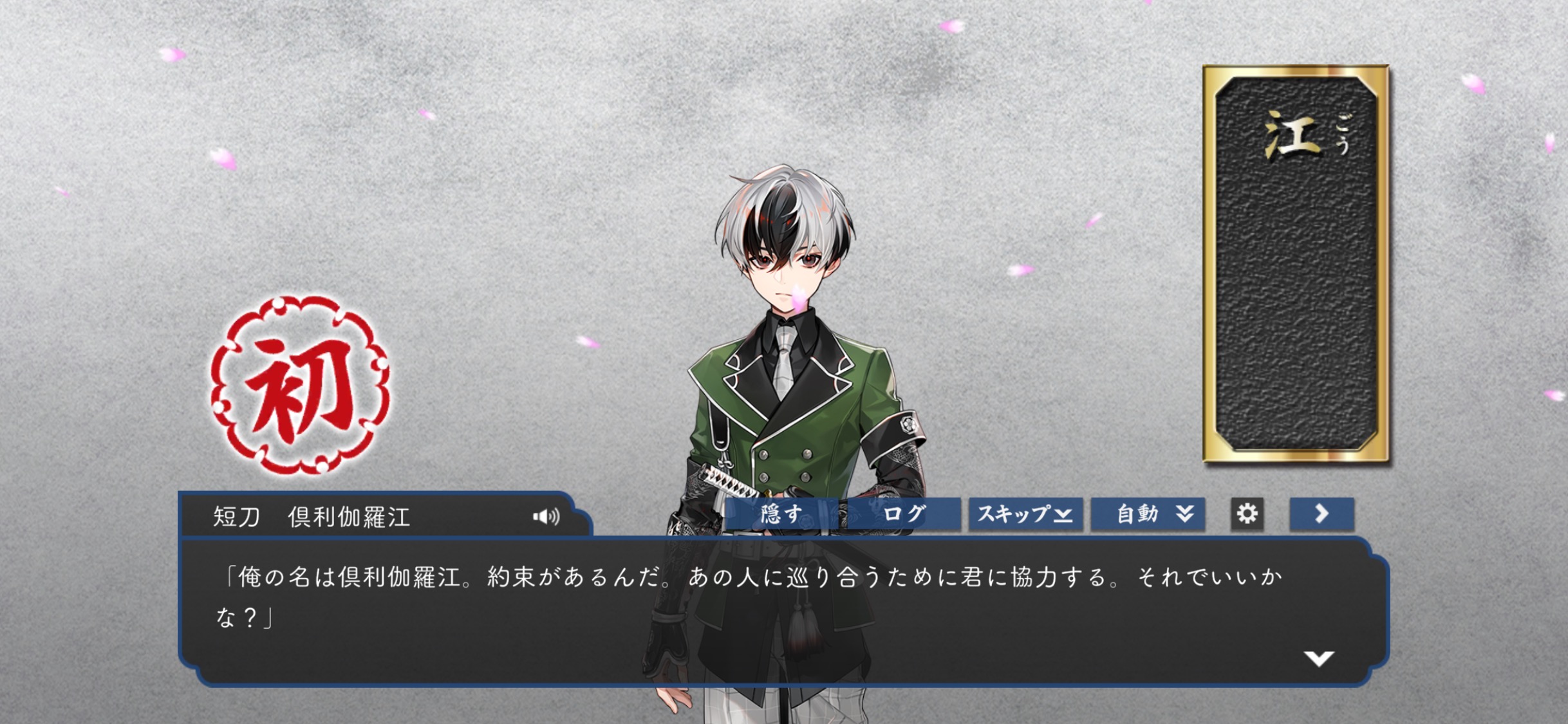This screenshot has width=1568, height=724.
Task: Click the blue right-arrow button
Action: (x=1321, y=514)
